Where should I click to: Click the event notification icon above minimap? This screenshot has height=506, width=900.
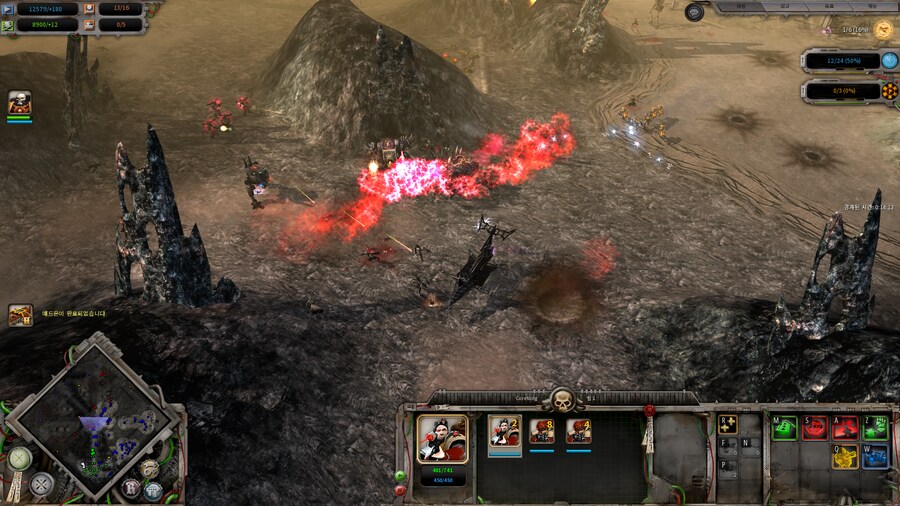pyautogui.click(x=21, y=315)
